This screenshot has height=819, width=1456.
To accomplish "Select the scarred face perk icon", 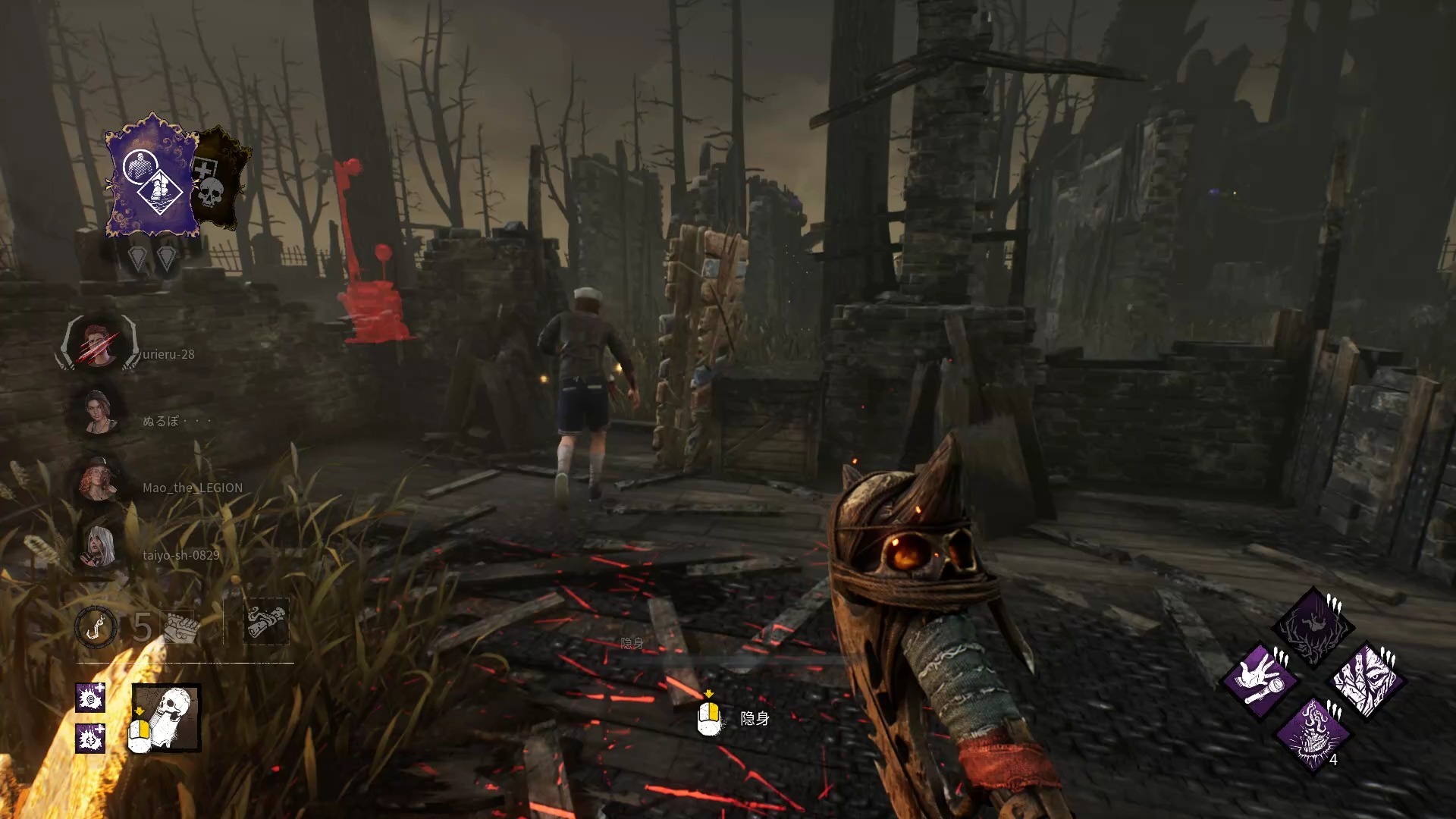I will click(1367, 679).
